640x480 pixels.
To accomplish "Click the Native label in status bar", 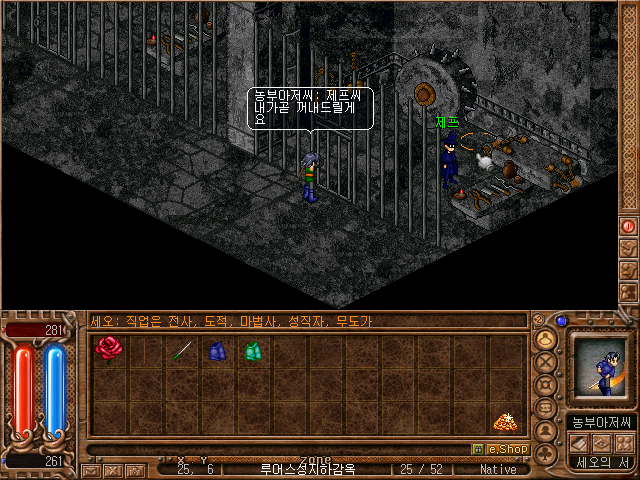I will pos(498,468).
